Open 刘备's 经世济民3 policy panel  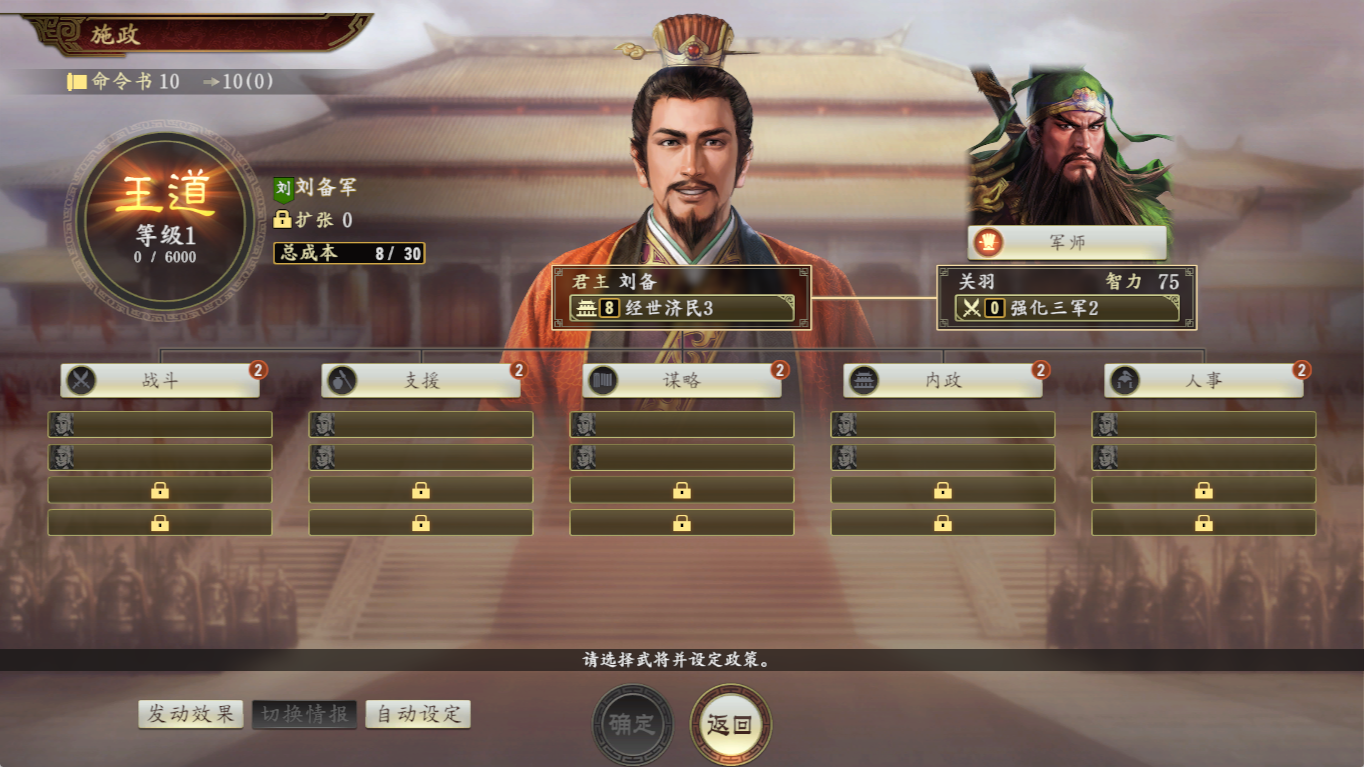tap(680, 308)
